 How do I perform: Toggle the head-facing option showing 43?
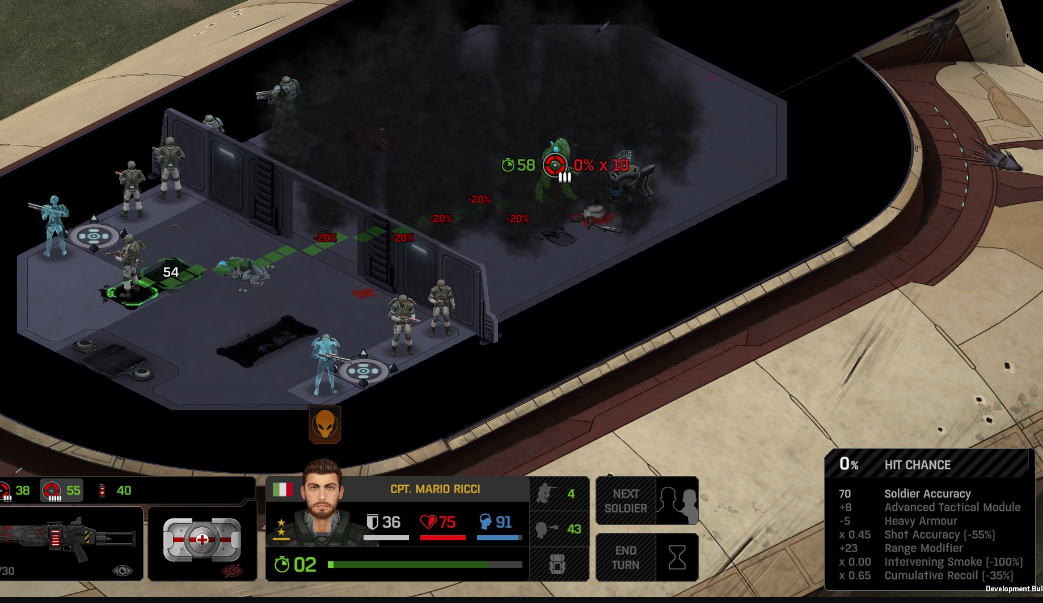(x=556, y=529)
